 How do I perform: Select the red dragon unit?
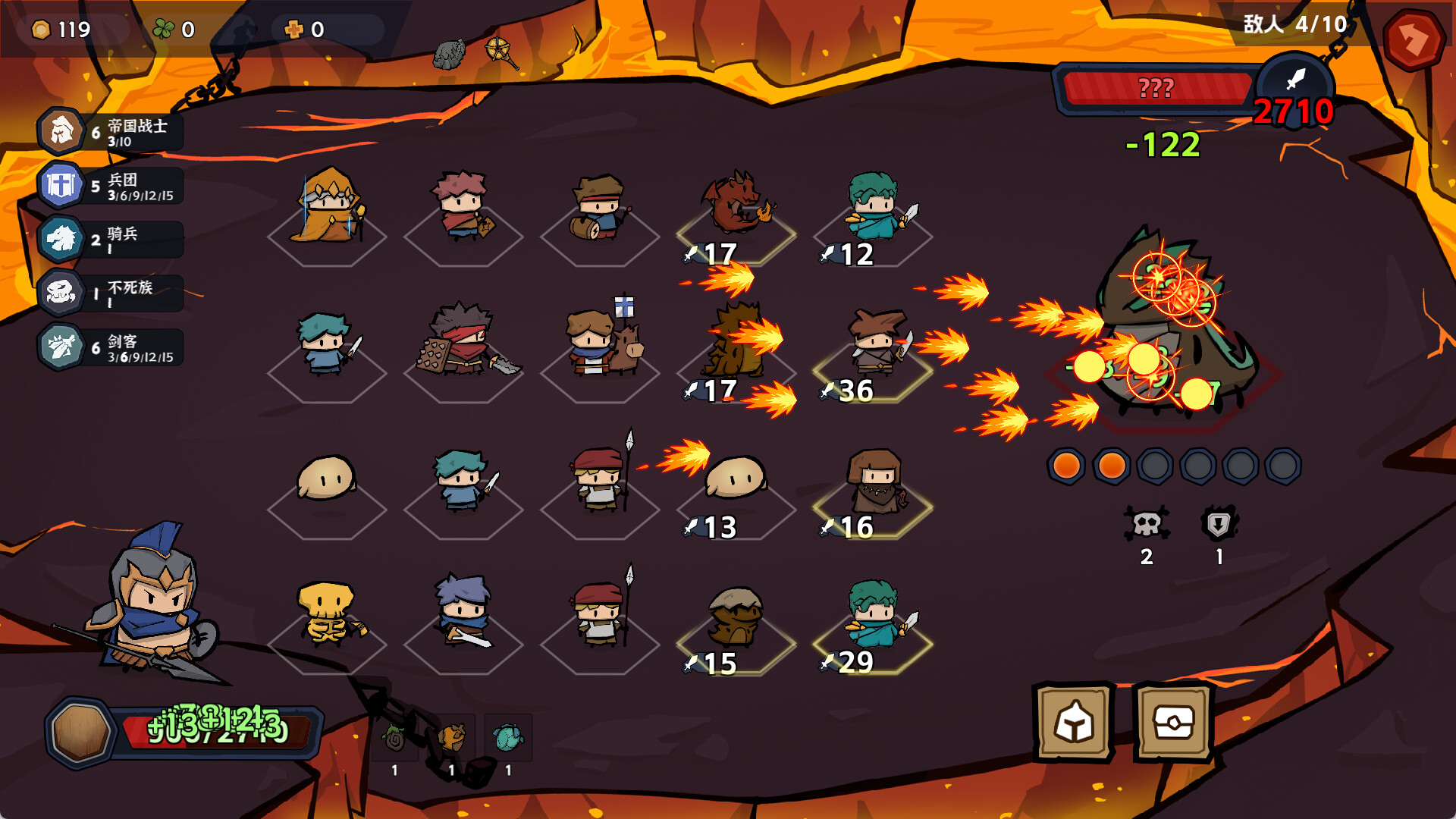[735, 203]
